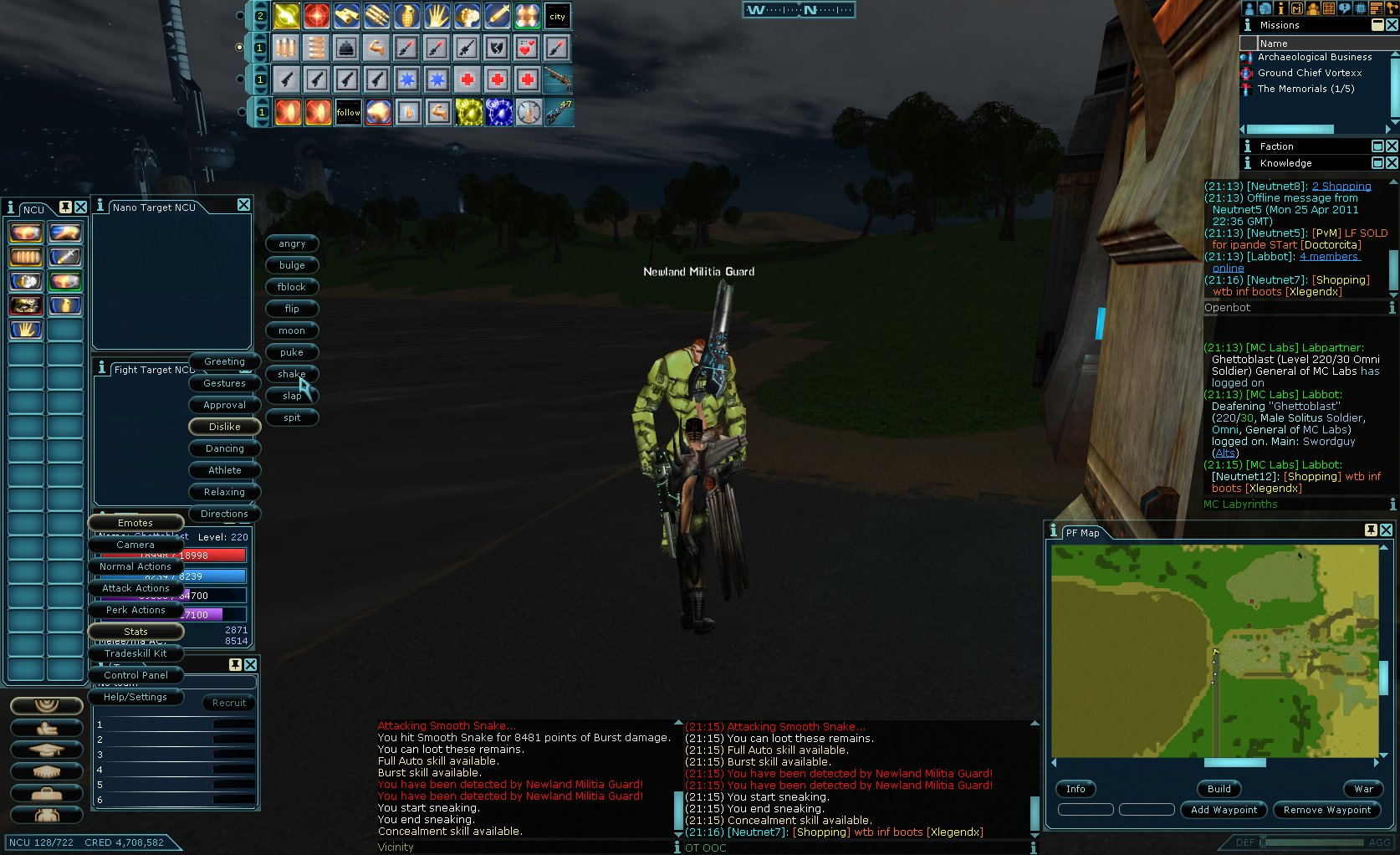Click Add Waypoint on the PF Map
This screenshot has width=1400, height=855.
(x=1224, y=810)
